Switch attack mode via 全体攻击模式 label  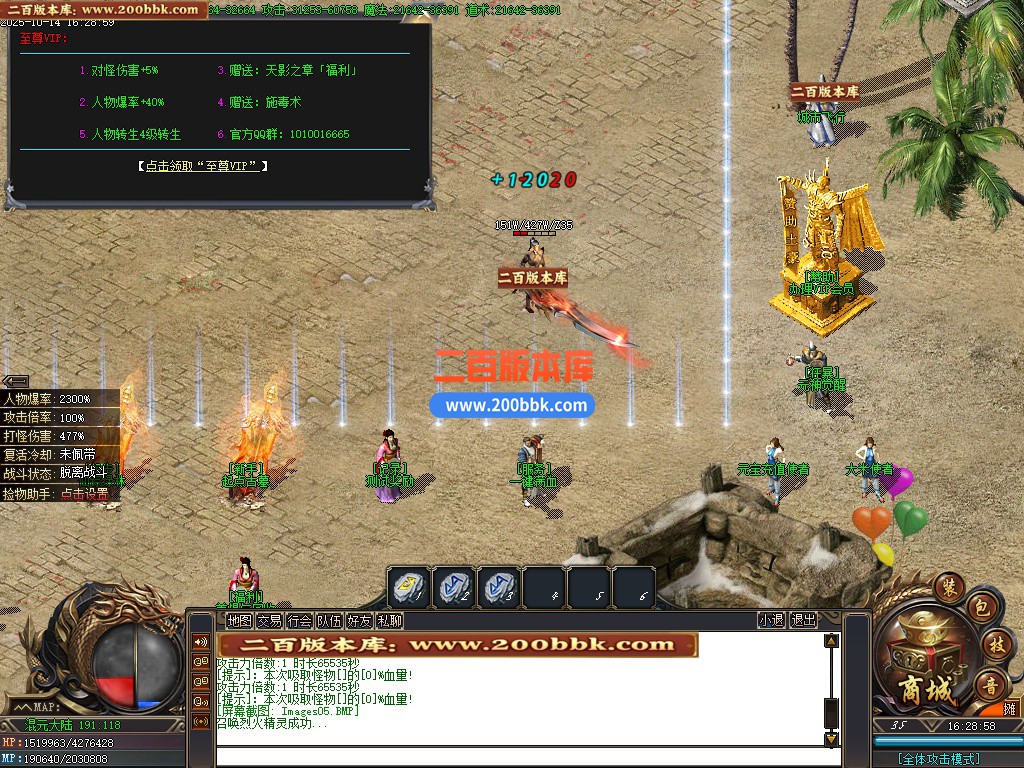tap(938, 759)
